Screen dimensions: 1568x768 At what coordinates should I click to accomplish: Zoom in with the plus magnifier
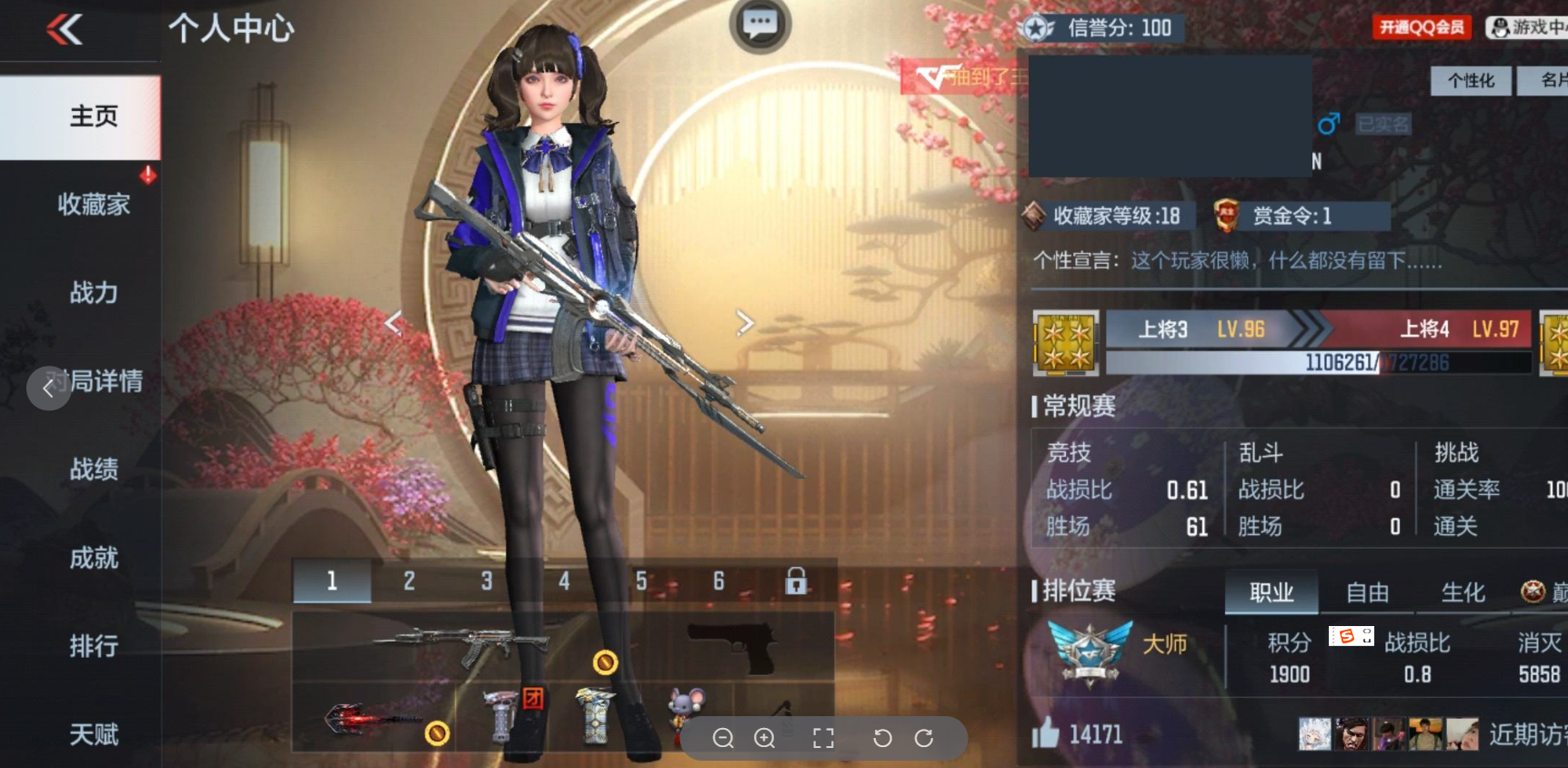click(x=765, y=738)
